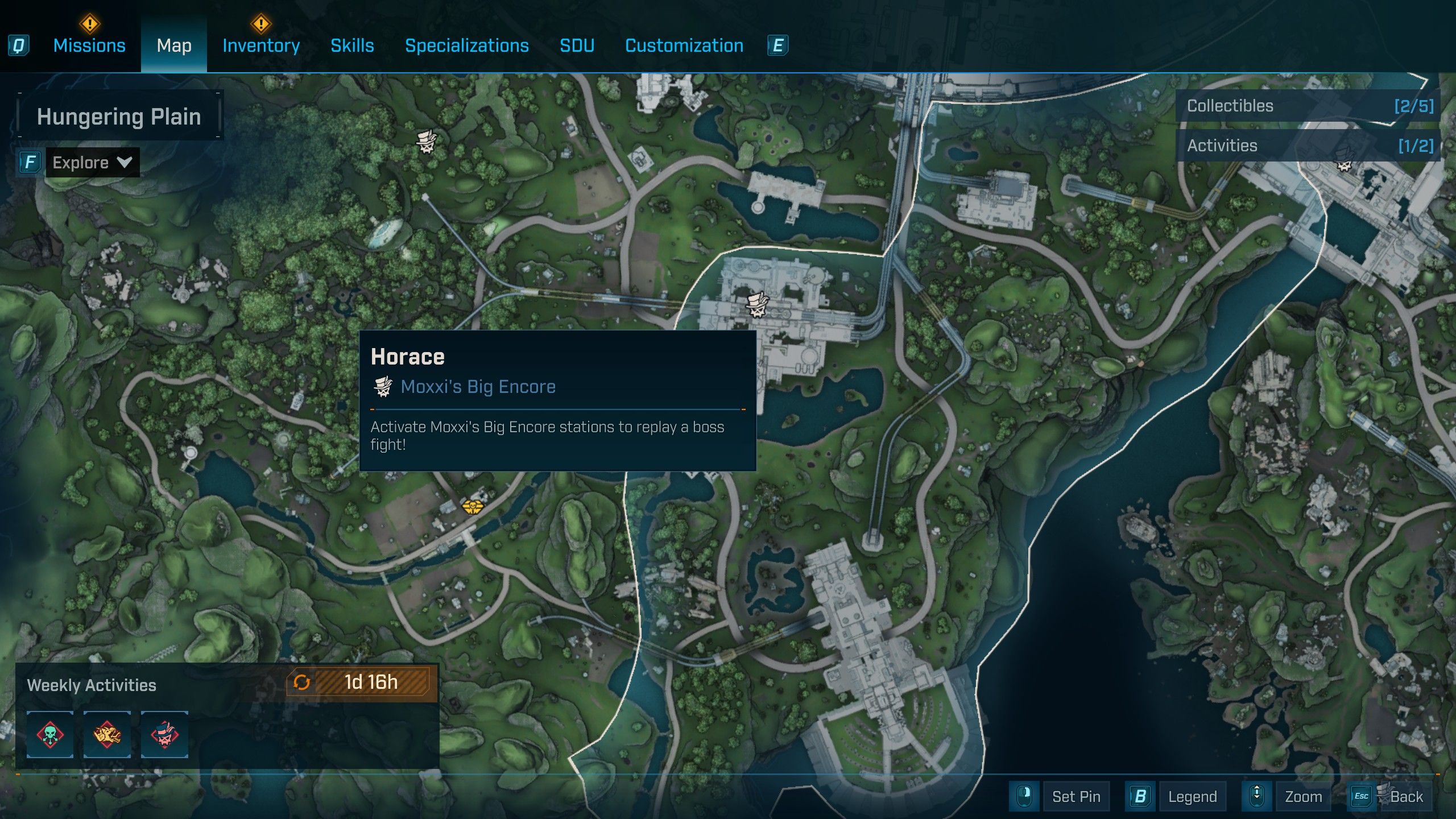This screenshot has width=1456, height=819.
Task: Click the Horace Moxxi's Encore map marker
Action: 758,305
